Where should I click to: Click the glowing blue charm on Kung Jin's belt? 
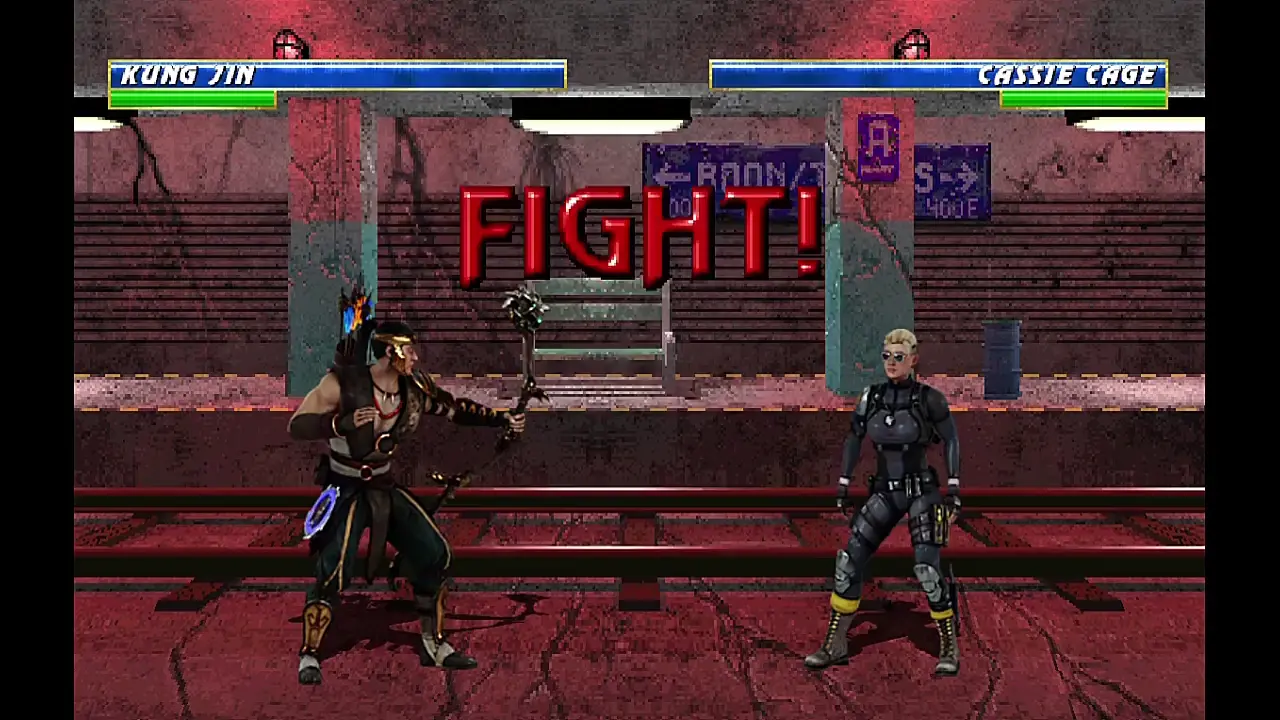[x=322, y=513]
